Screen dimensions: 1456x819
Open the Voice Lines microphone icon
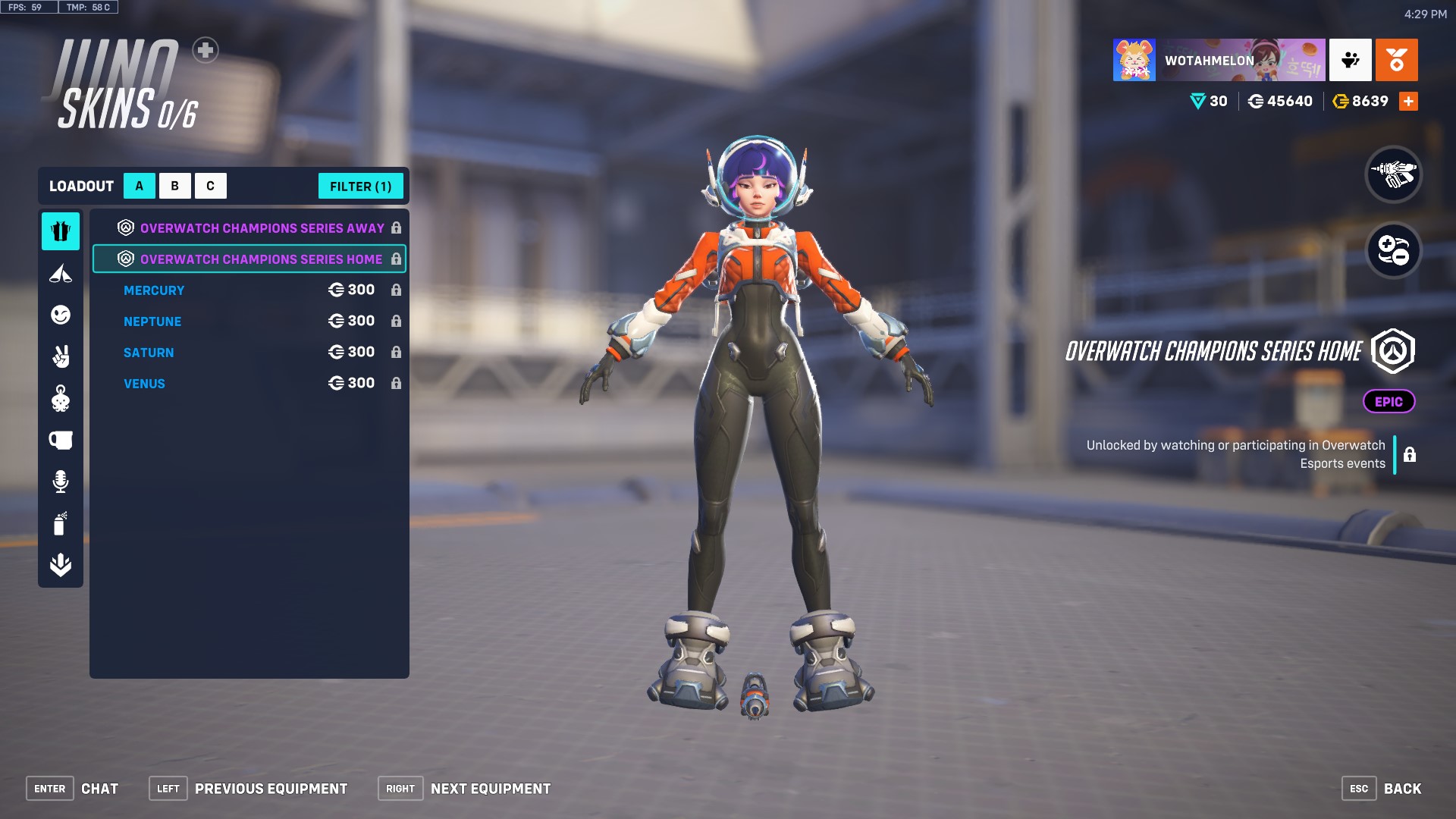point(61,482)
